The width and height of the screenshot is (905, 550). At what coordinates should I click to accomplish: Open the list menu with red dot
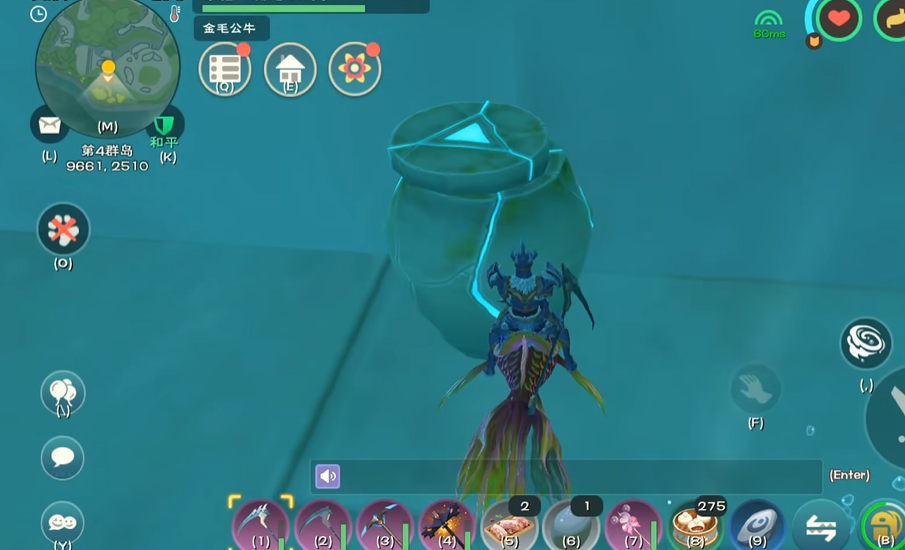224,69
